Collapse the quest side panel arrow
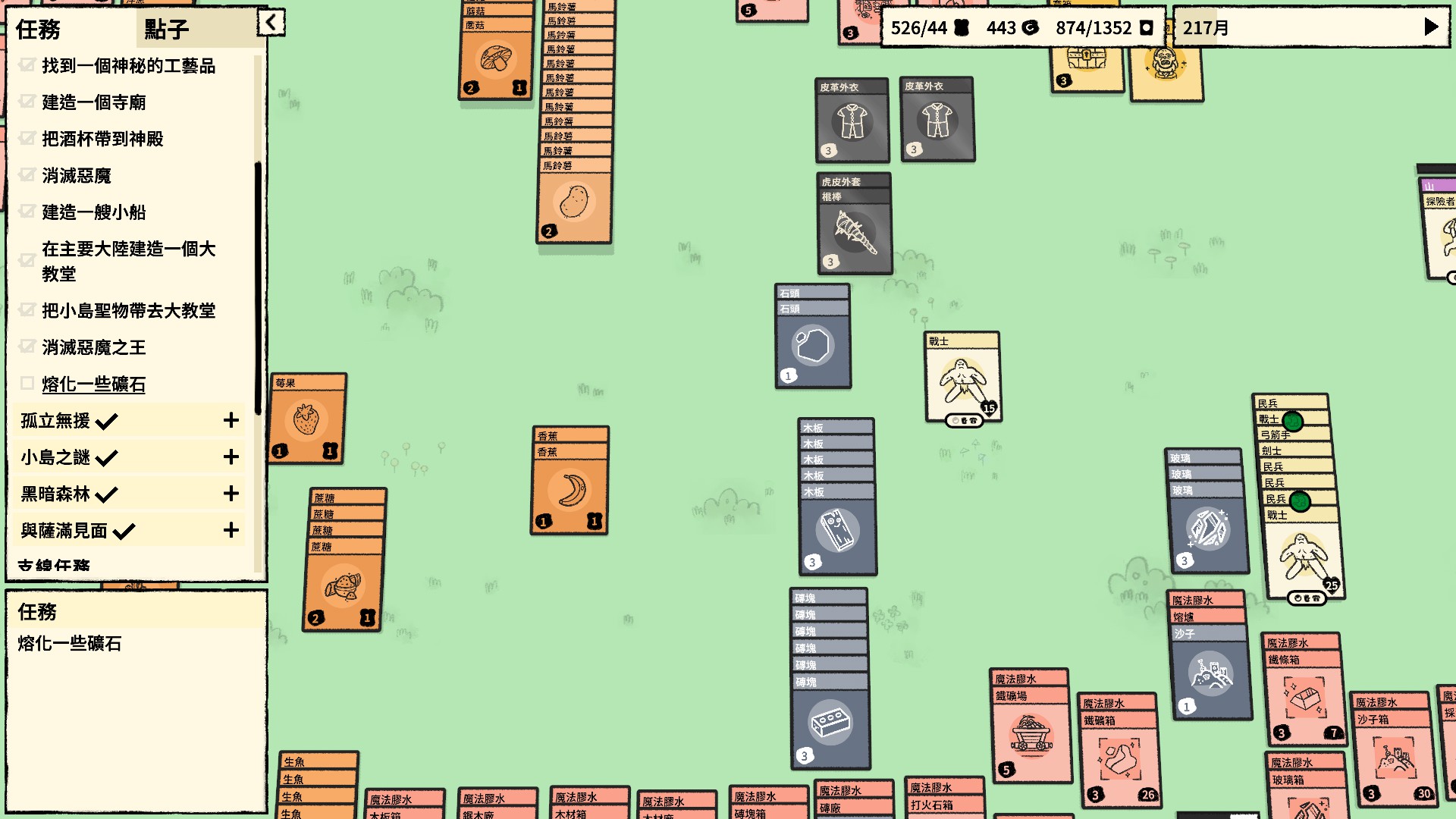1456x819 pixels. [271, 23]
